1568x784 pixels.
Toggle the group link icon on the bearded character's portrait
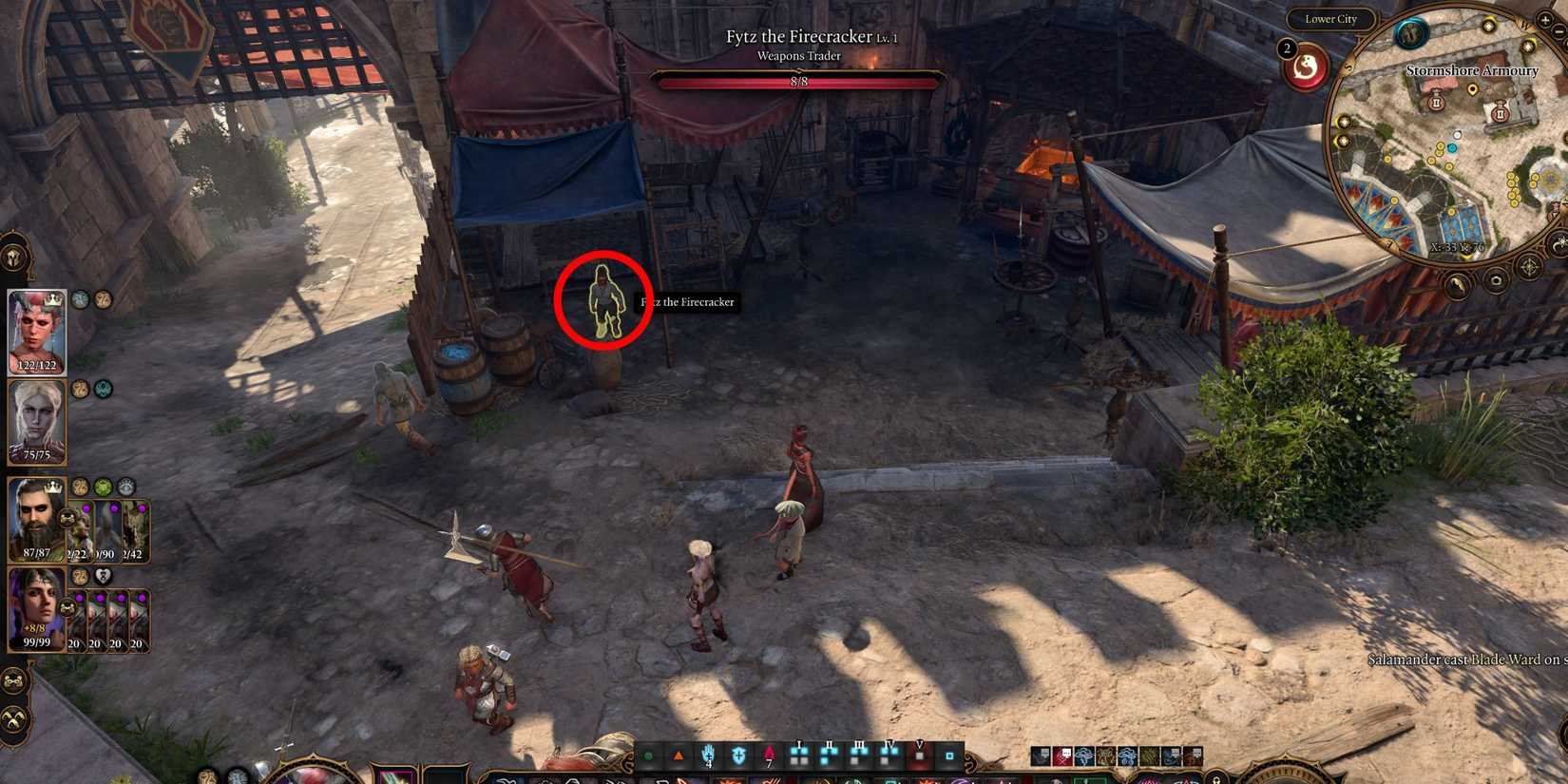[x=66, y=519]
